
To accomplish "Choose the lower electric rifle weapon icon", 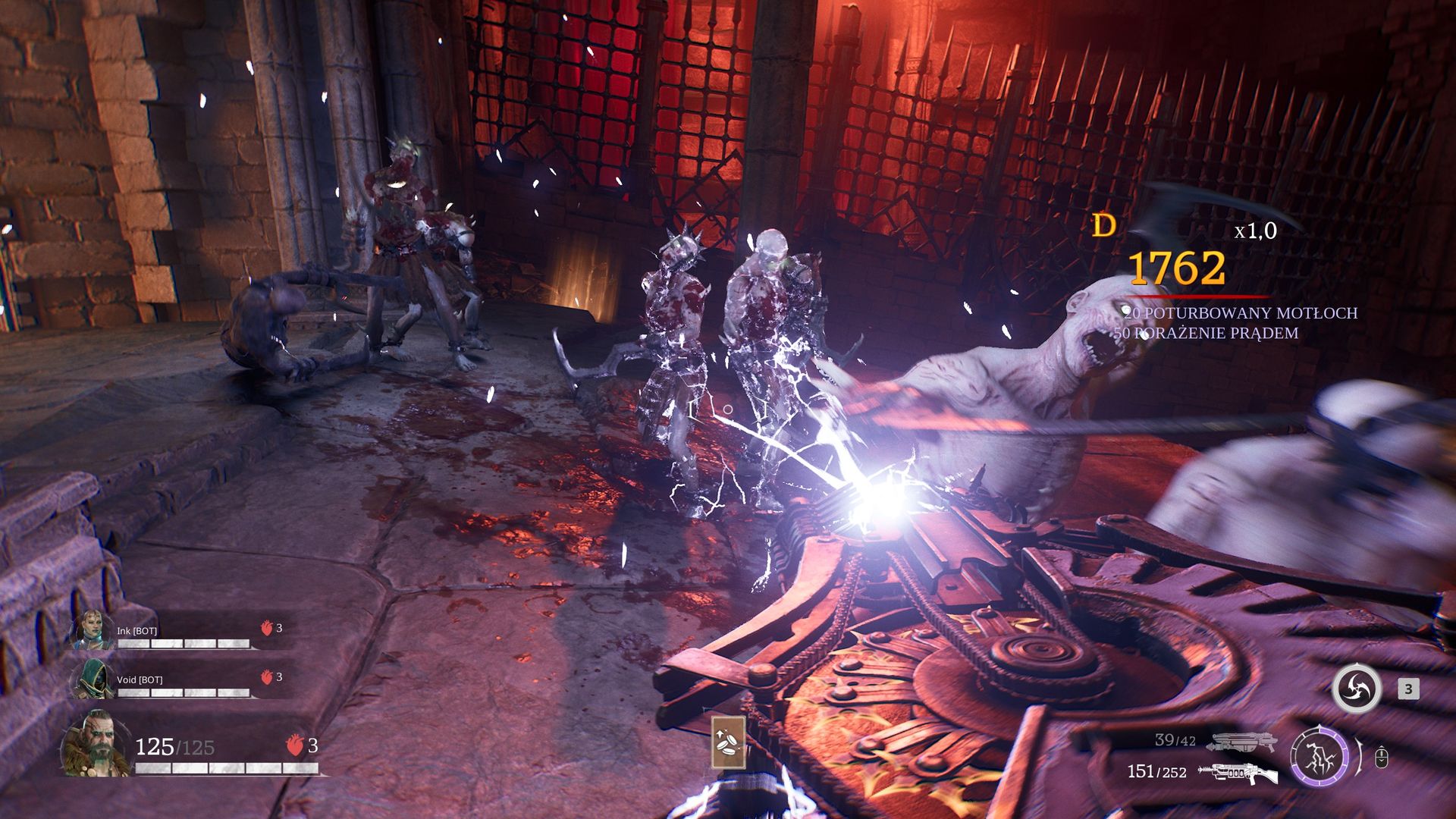I will click(1236, 772).
